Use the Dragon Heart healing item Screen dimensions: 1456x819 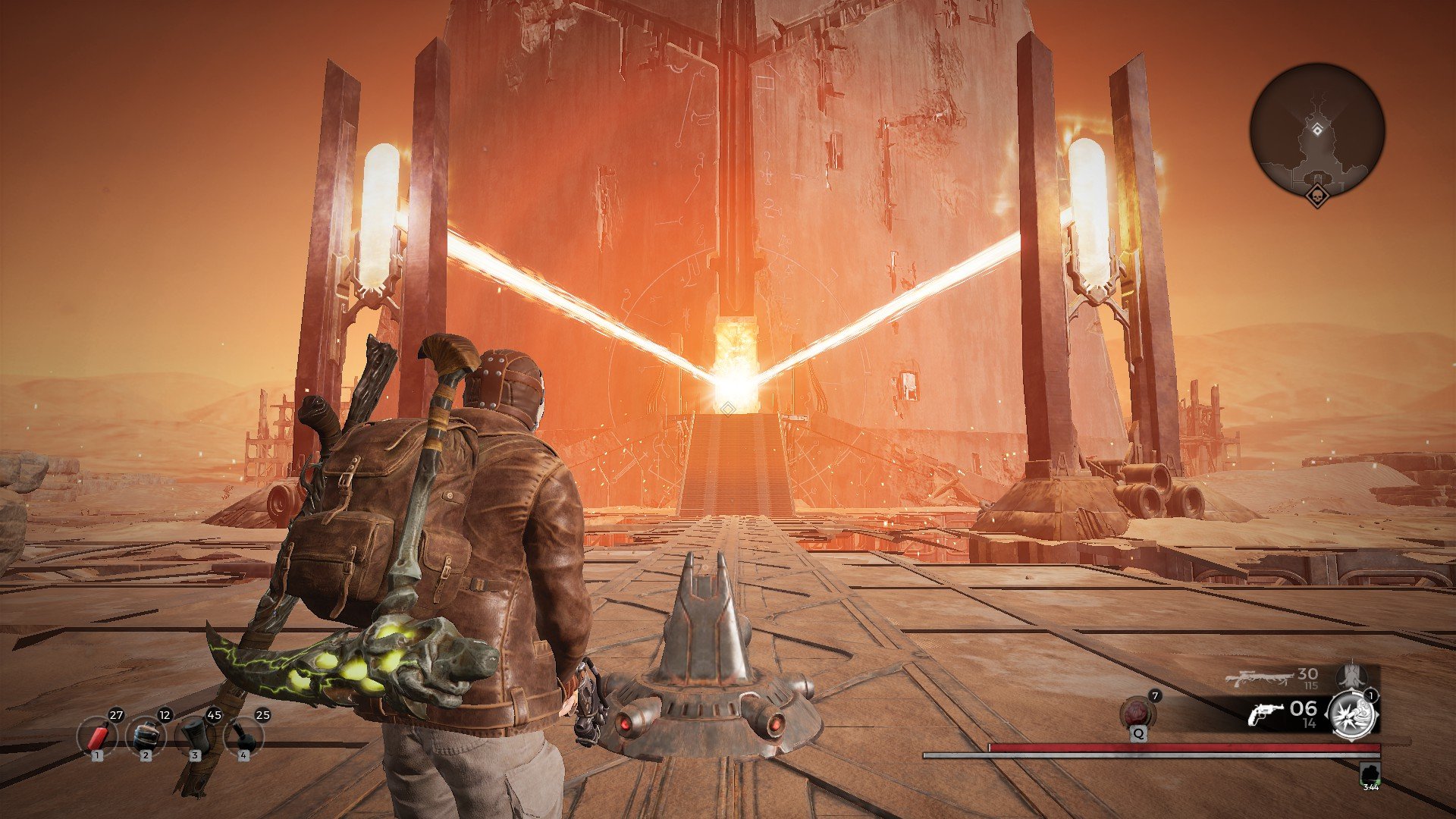pyautogui.click(x=1138, y=714)
